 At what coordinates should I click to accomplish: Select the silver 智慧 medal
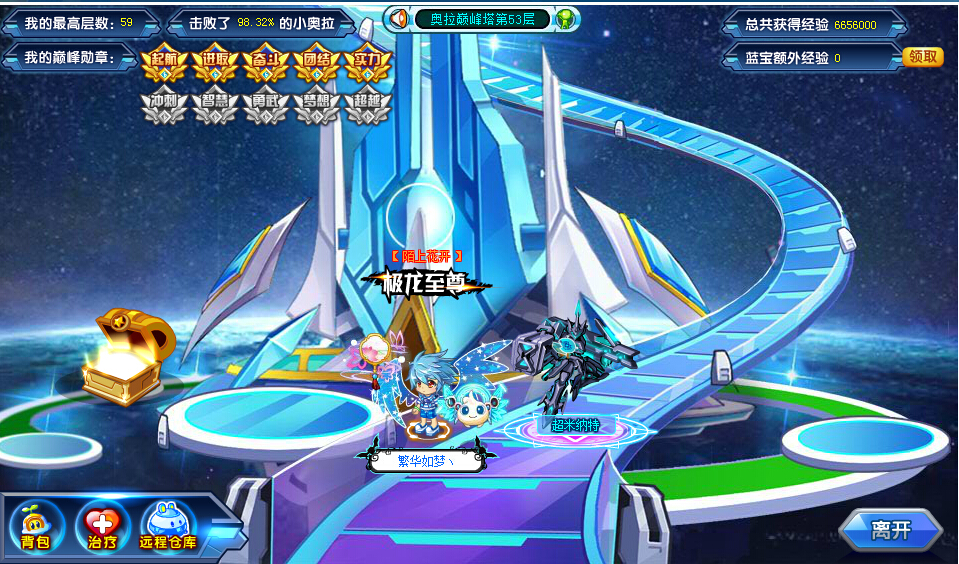click(x=215, y=105)
